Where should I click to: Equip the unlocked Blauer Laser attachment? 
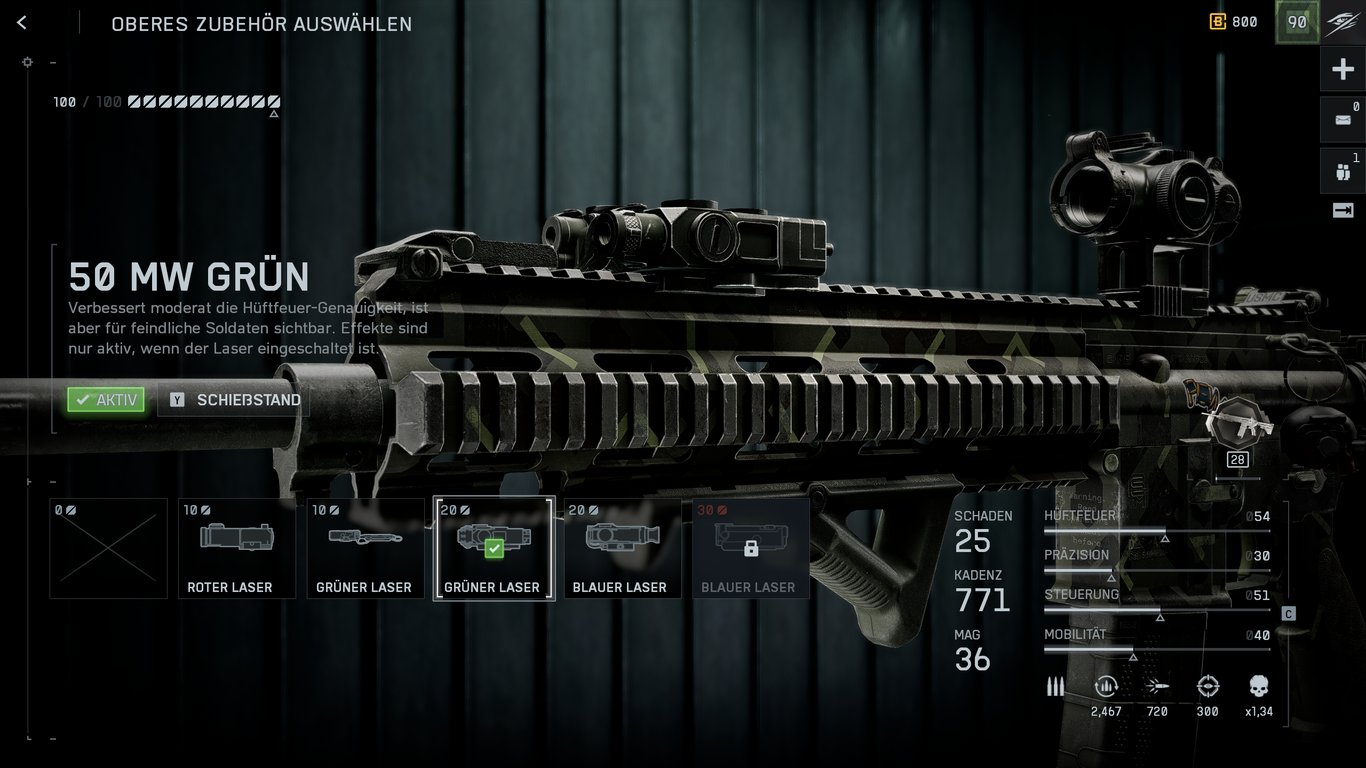pos(622,548)
